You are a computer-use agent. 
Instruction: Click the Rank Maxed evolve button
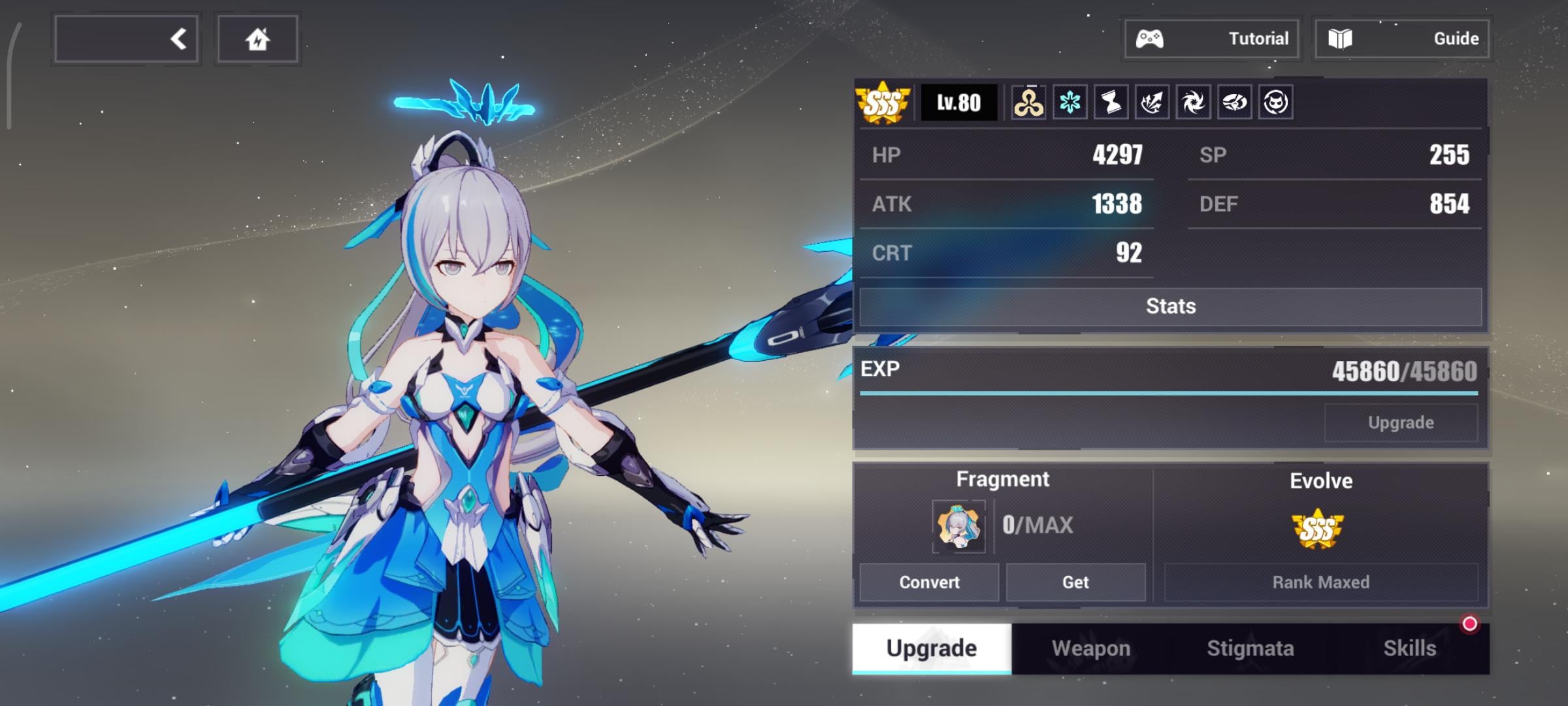pyautogui.click(x=1320, y=582)
